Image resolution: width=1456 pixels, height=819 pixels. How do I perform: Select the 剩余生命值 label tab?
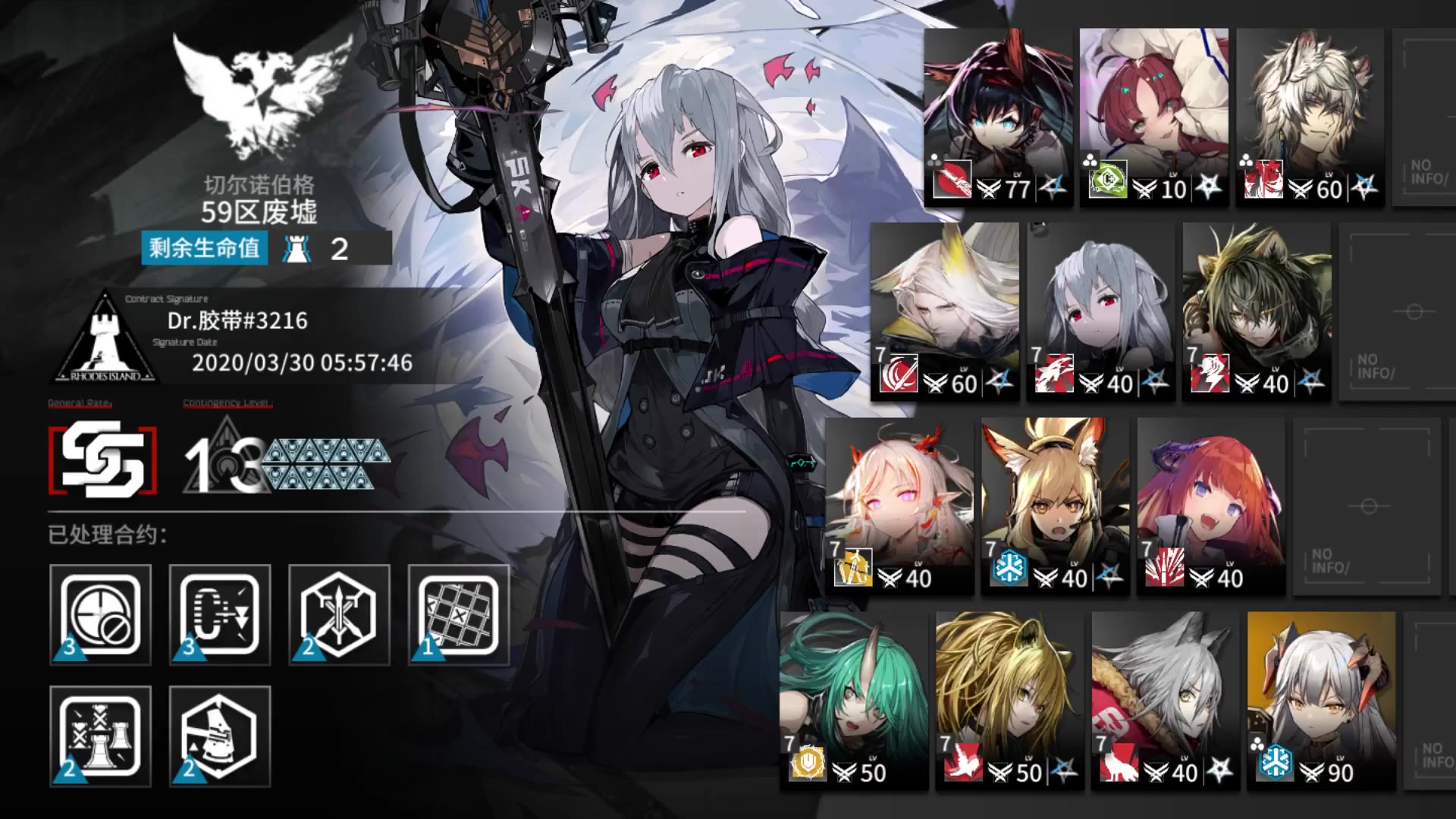point(202,247)
